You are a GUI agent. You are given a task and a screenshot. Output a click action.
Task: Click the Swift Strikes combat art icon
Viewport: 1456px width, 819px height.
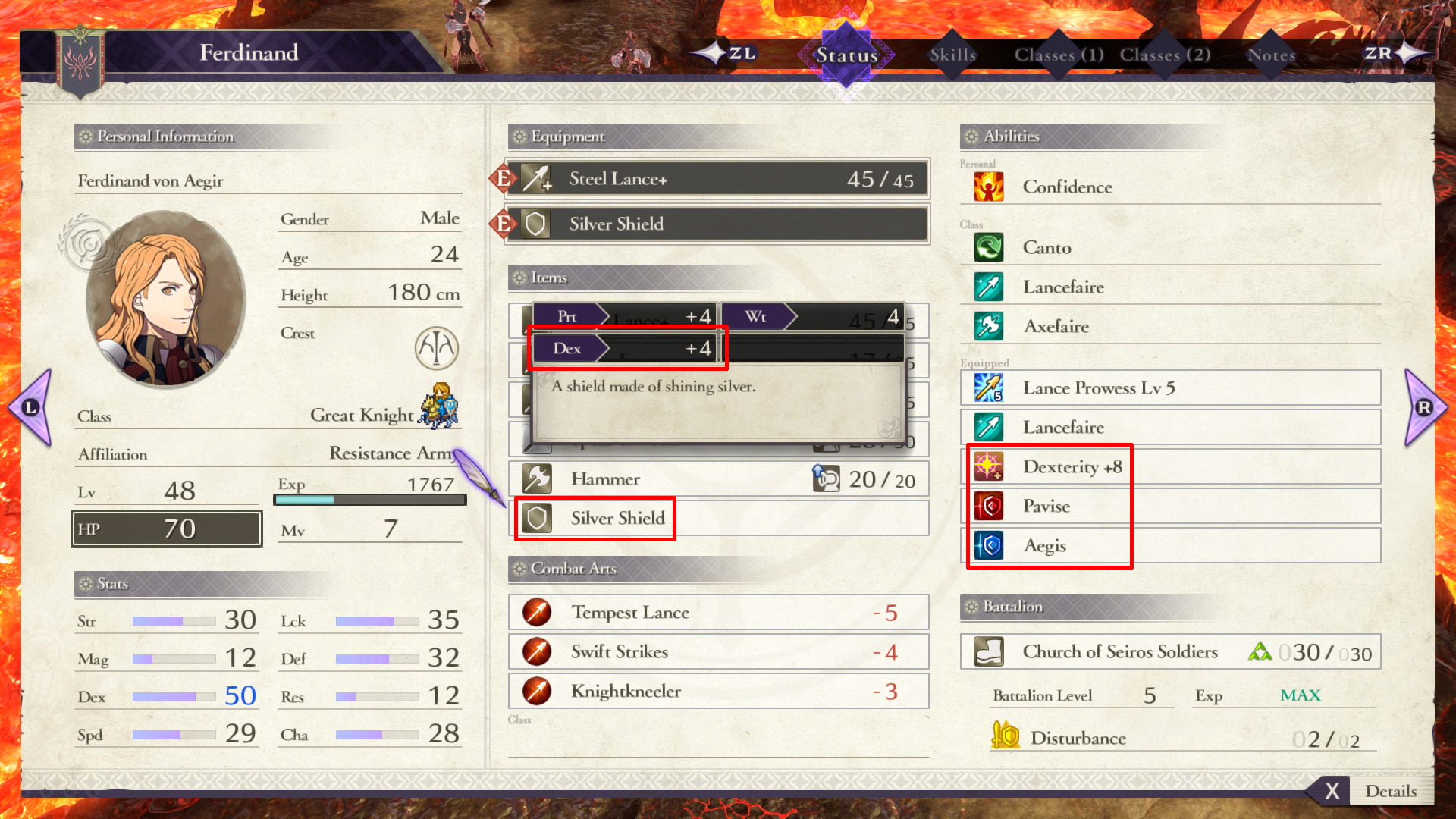[536, 651]
